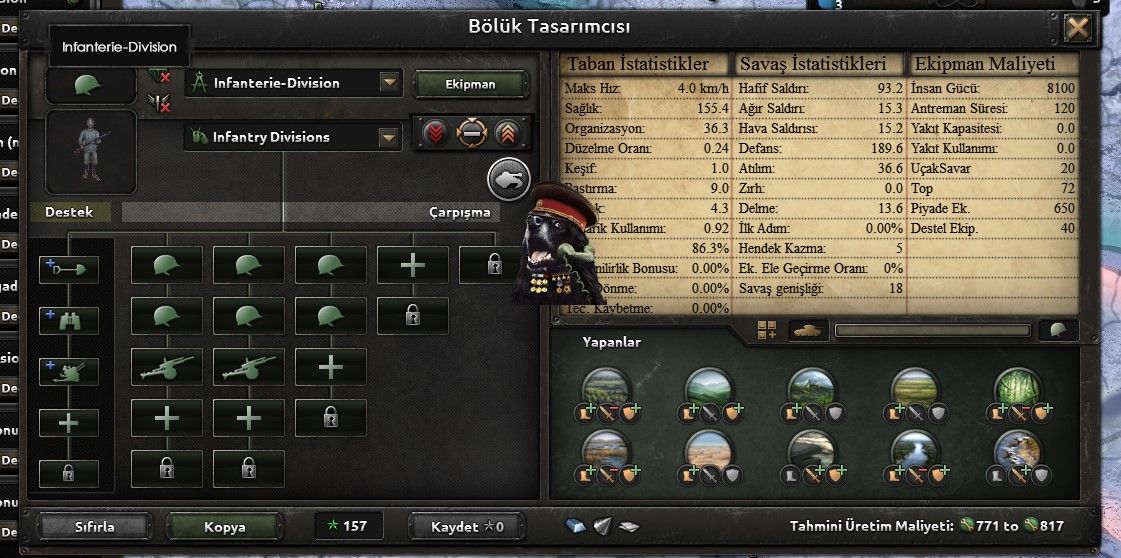Viewport: 1121px width, 558px height.
Task: Set reinforcement priority to high orange chevrons
Action: 506,133
